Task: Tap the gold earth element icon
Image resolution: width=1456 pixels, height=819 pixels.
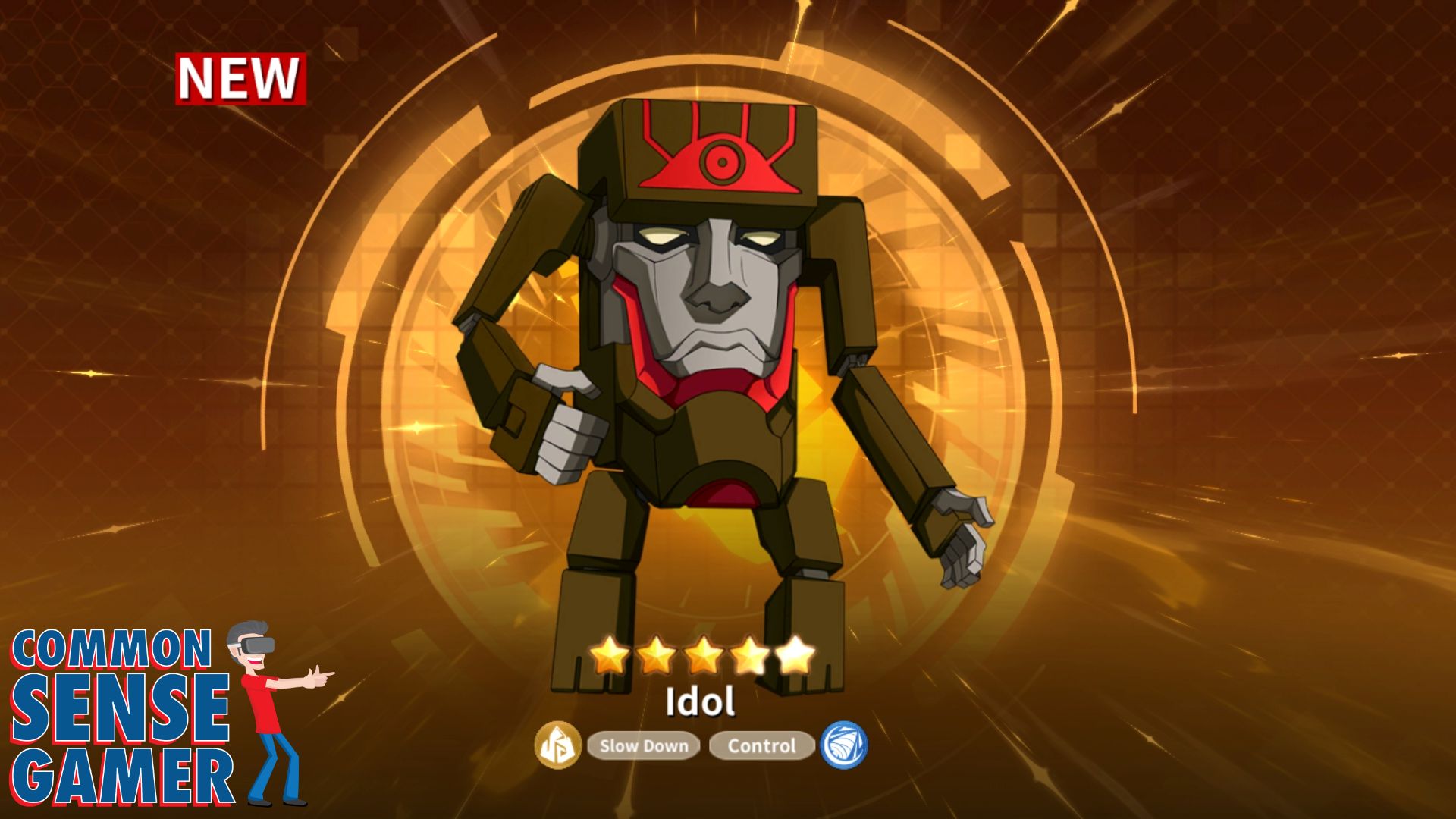Action: coord(558,745)
